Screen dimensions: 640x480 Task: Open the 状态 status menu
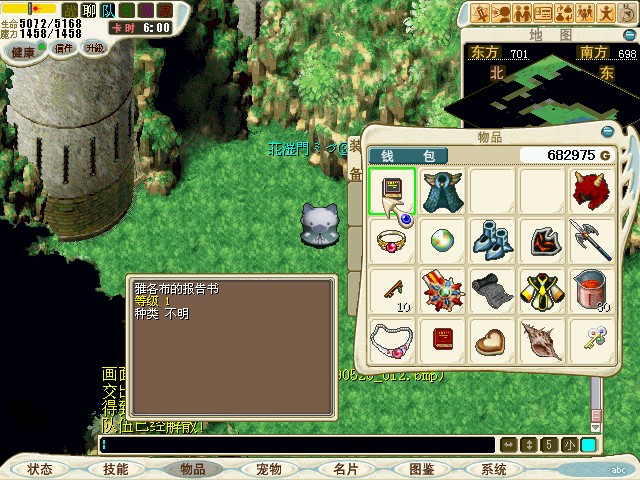click(x=40, y=469)
